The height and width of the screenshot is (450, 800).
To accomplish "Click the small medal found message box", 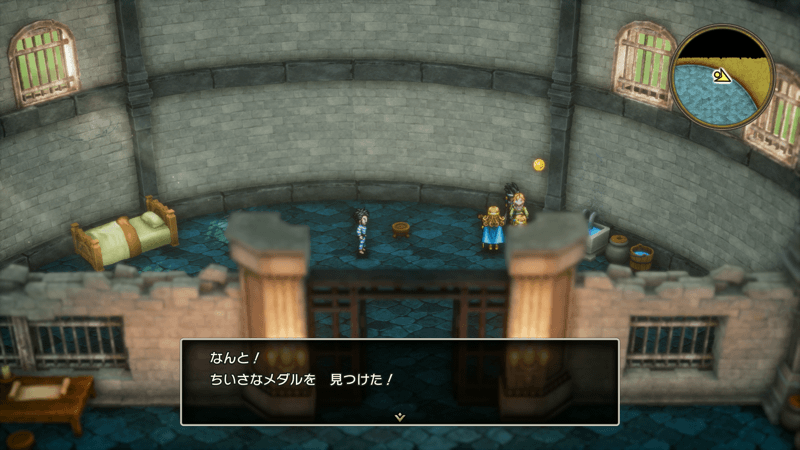I will [x=399, y=380].
